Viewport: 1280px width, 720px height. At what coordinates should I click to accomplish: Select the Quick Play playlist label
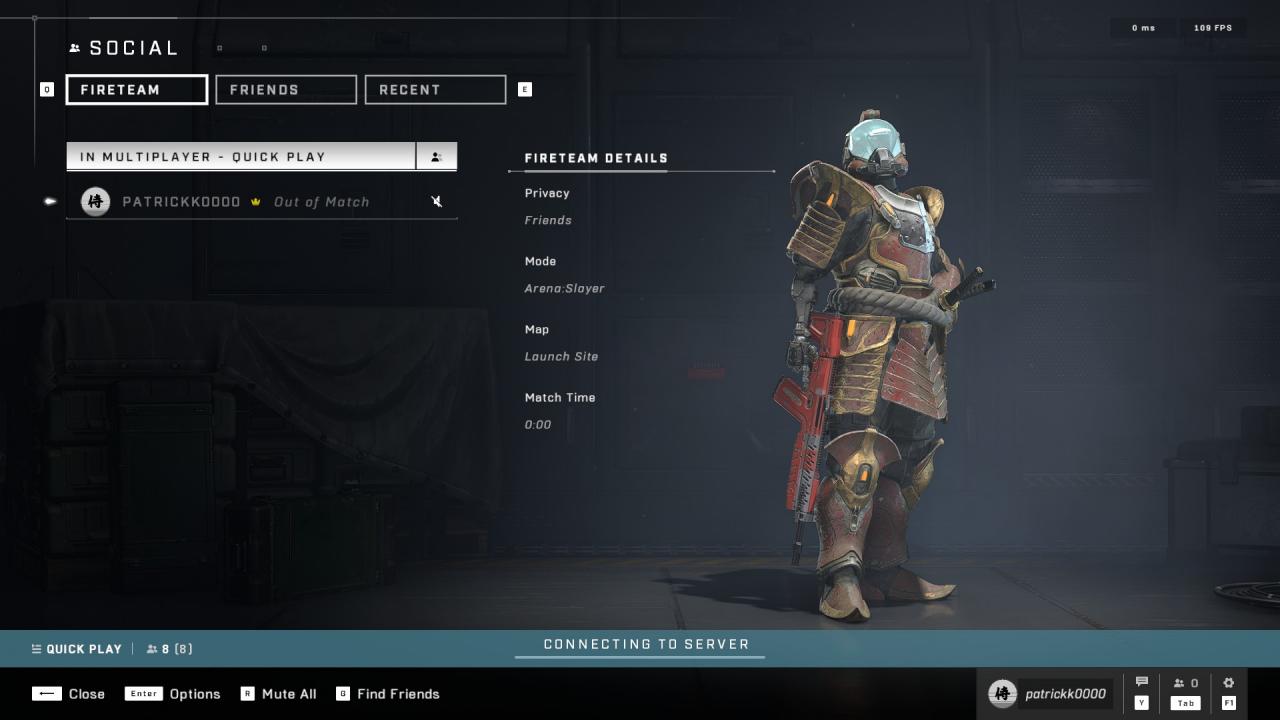(x=76, y=649)
